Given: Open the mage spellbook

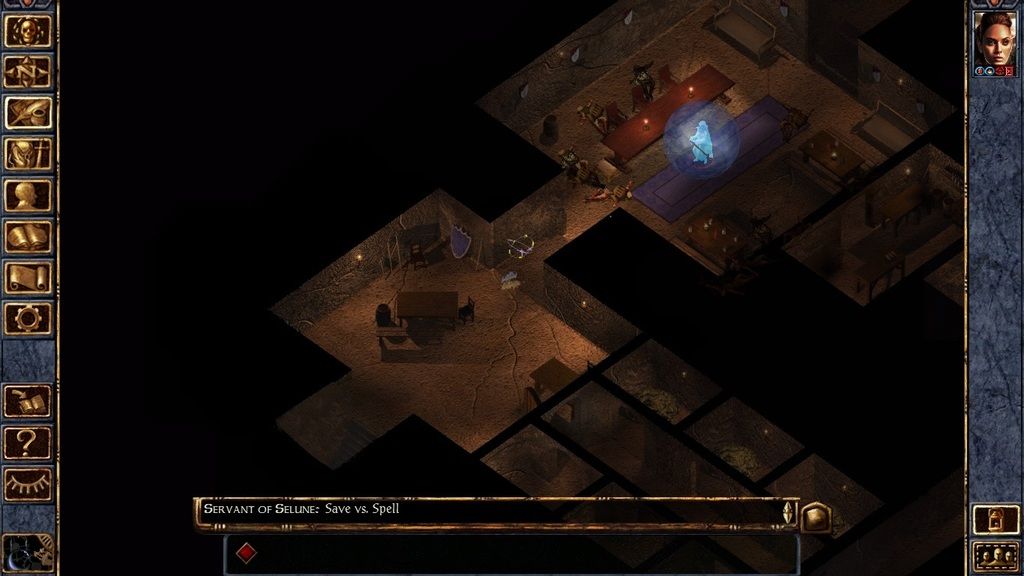Looking at the screenshot, I should click(28, 236).
